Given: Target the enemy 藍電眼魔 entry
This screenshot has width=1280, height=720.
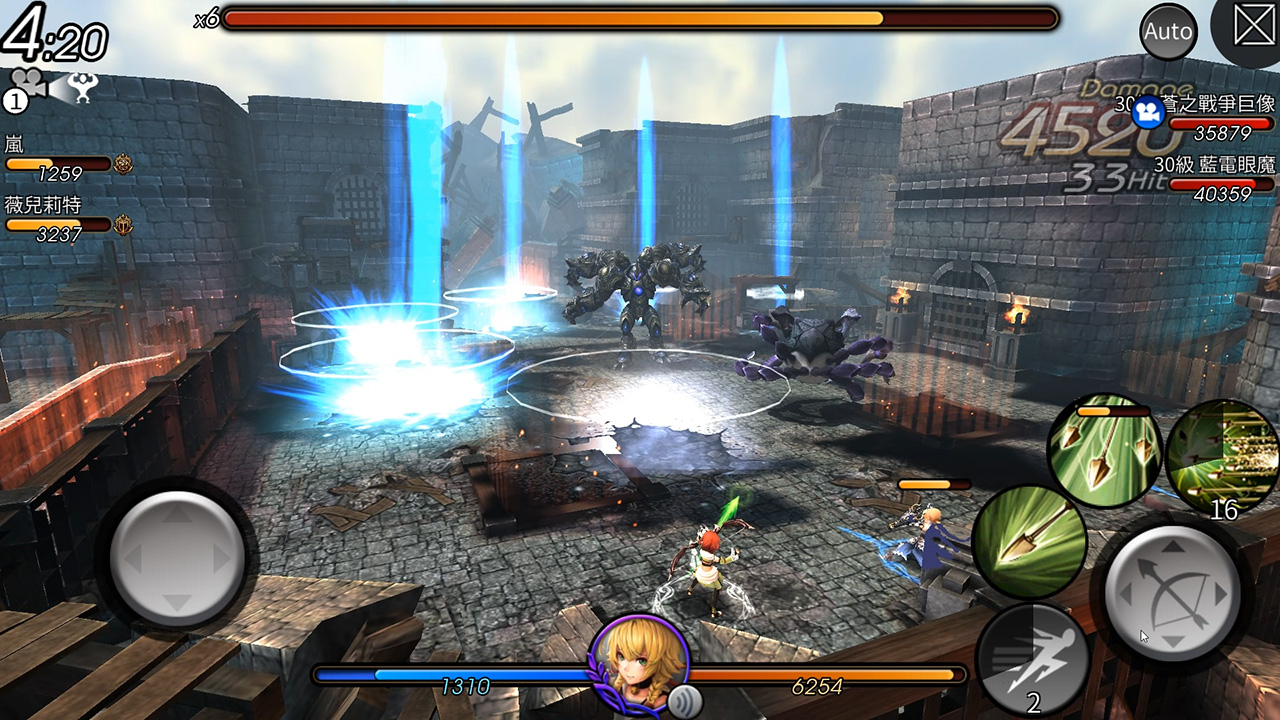Looking at the screenshot, I should [1214, 179].
